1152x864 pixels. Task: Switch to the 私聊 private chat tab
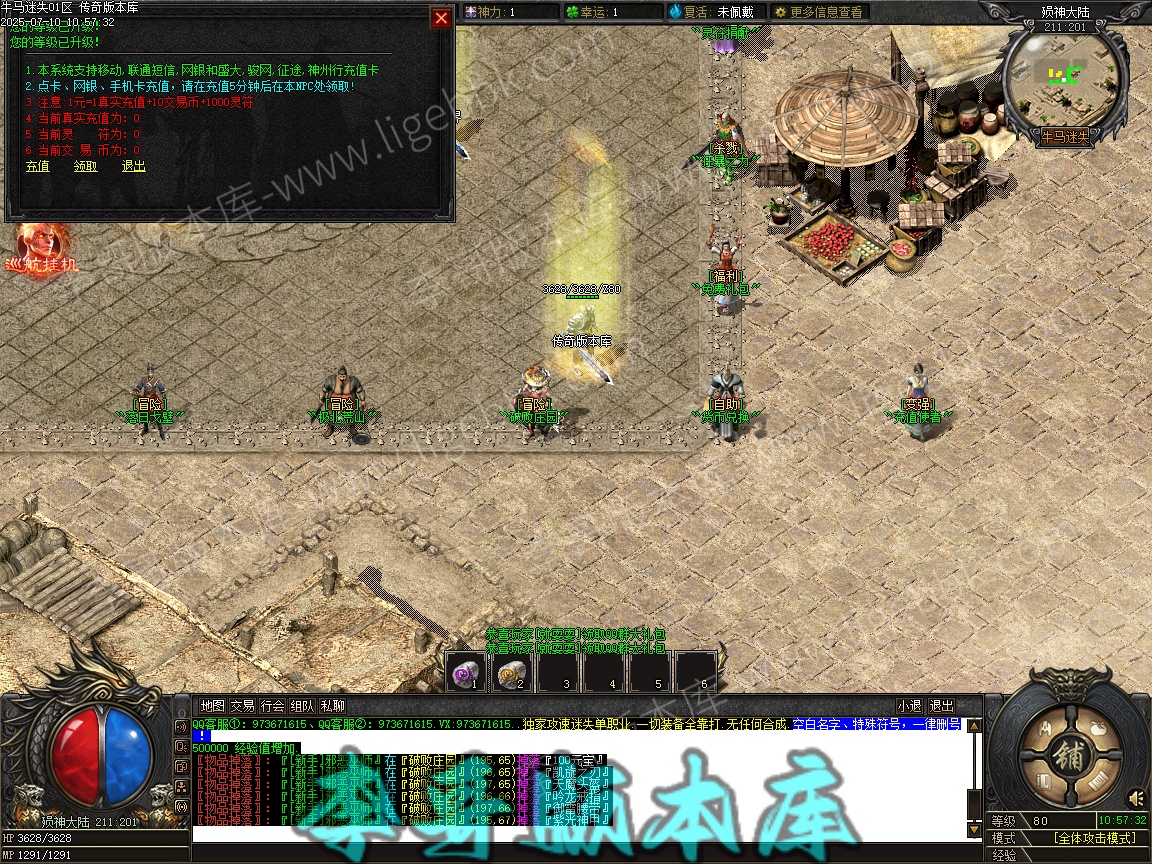click(333, 706)
